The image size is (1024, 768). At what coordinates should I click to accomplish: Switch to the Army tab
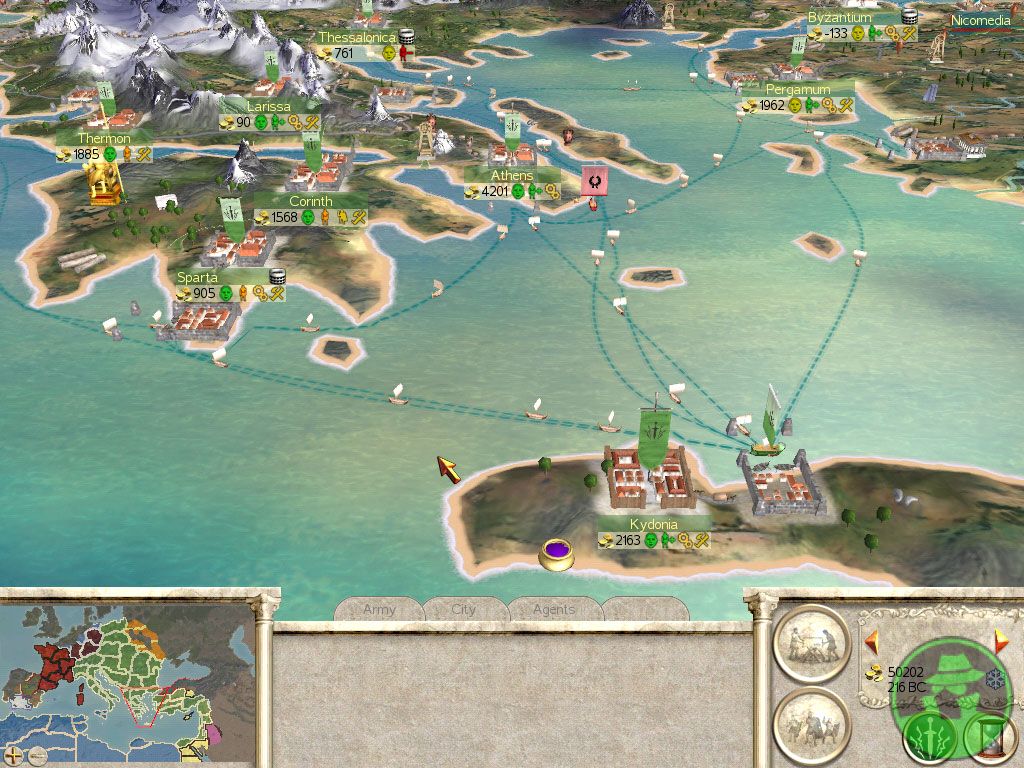pos(379,609)
